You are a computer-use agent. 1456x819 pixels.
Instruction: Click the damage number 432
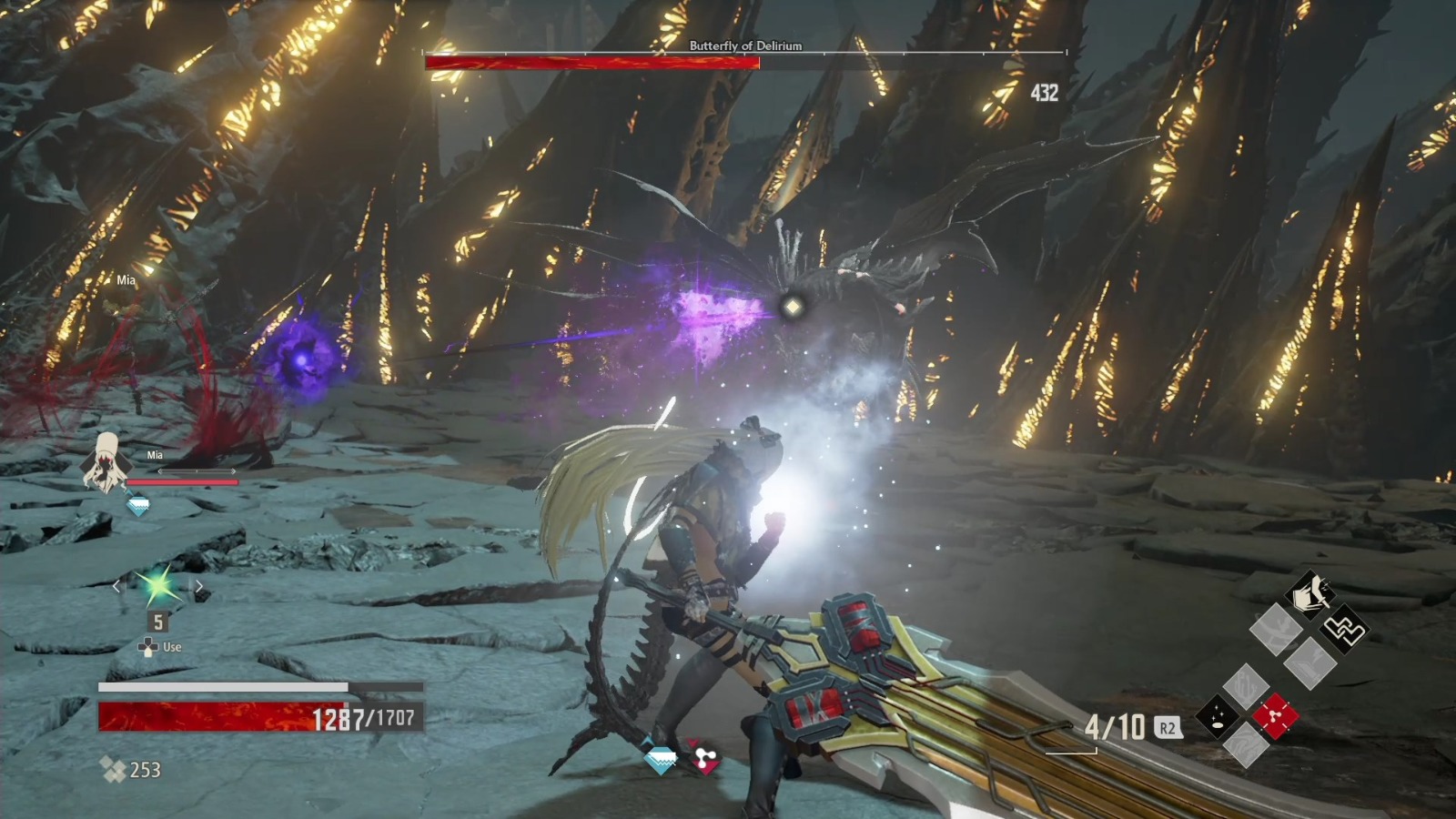(1043, 91)
